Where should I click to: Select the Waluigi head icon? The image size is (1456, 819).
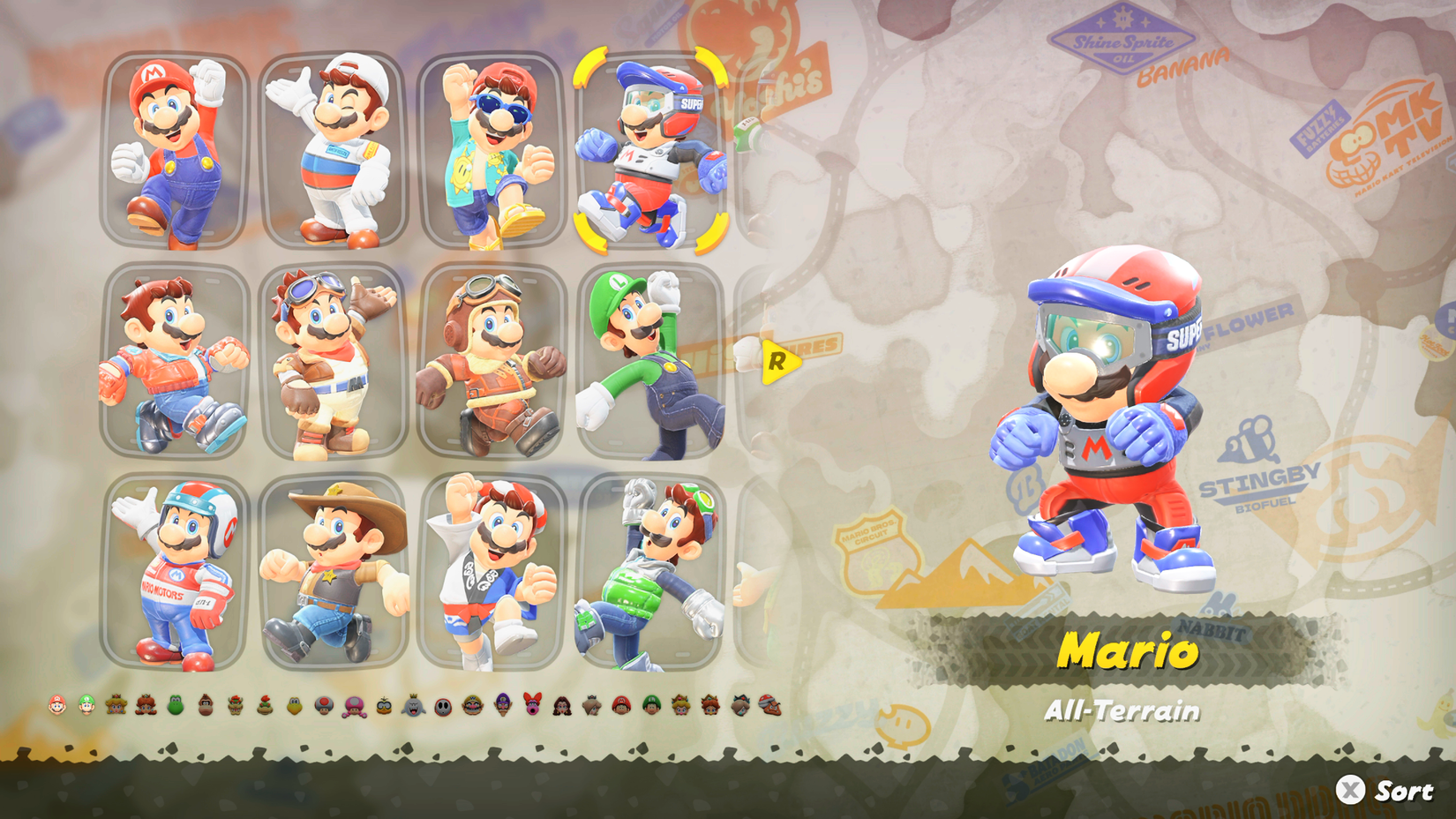502,706
